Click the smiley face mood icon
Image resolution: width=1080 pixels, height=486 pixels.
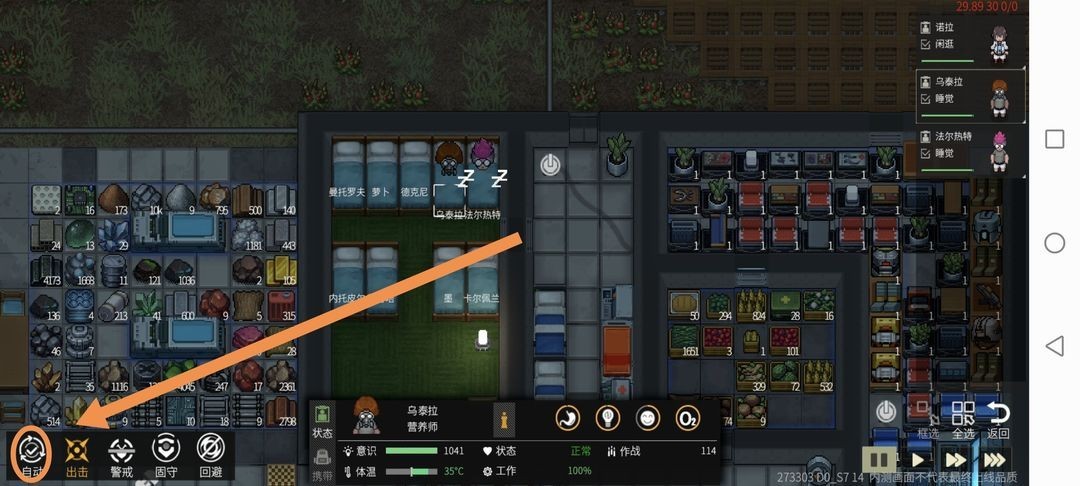pyautogui.click(x=648, y=418)
